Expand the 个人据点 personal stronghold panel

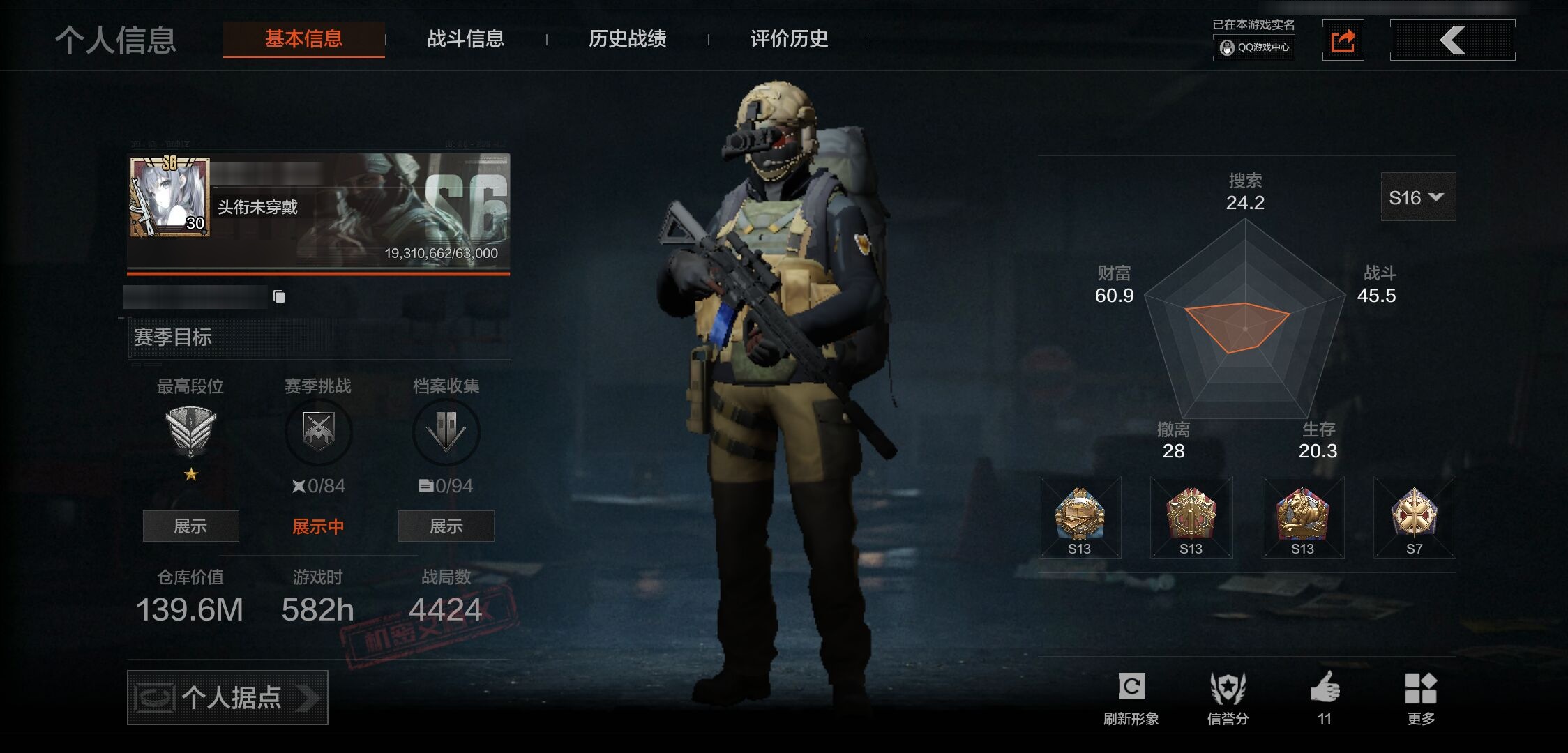[x=227, y=697]
